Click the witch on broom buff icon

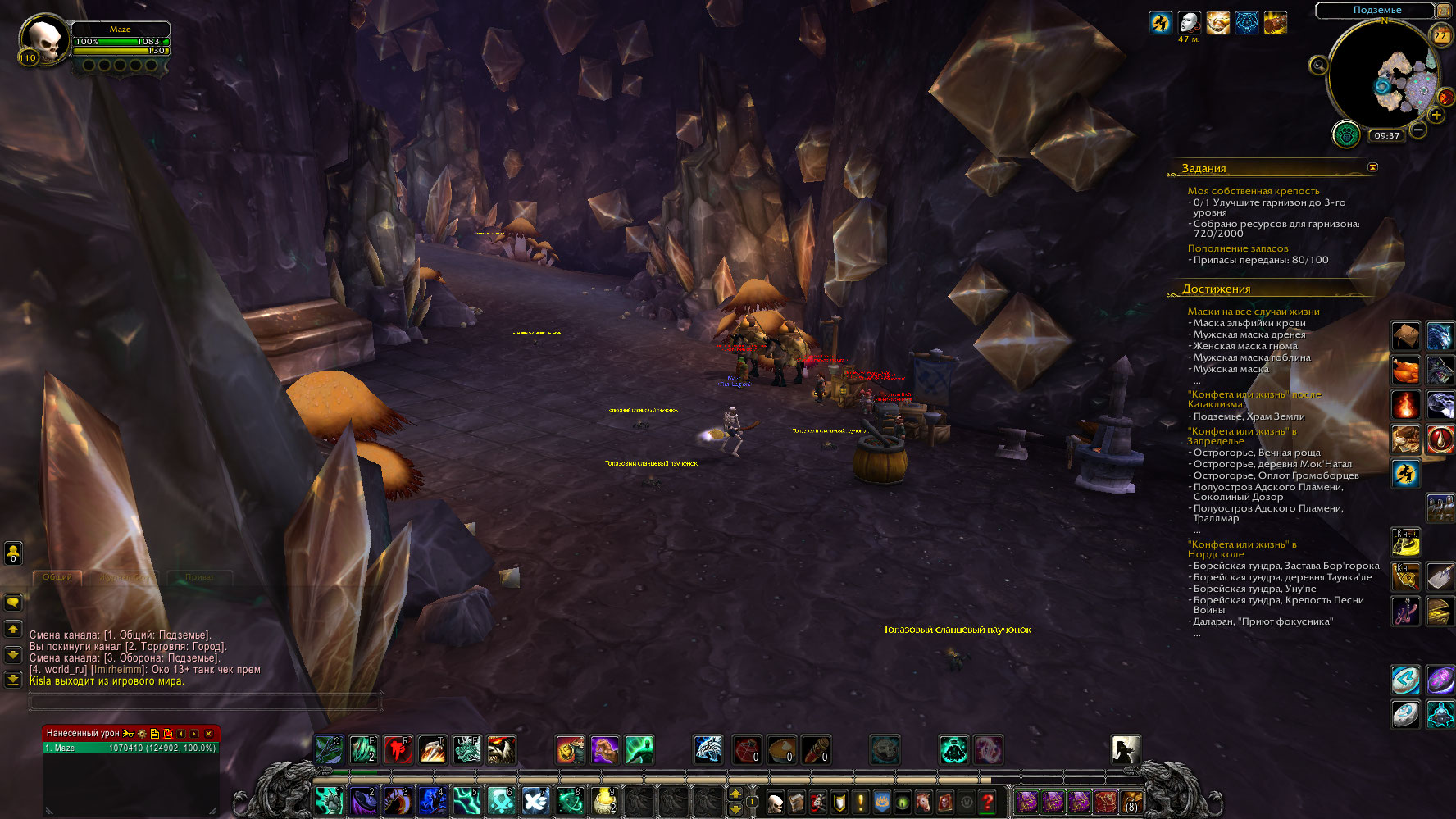click(x=1160, y=22)
